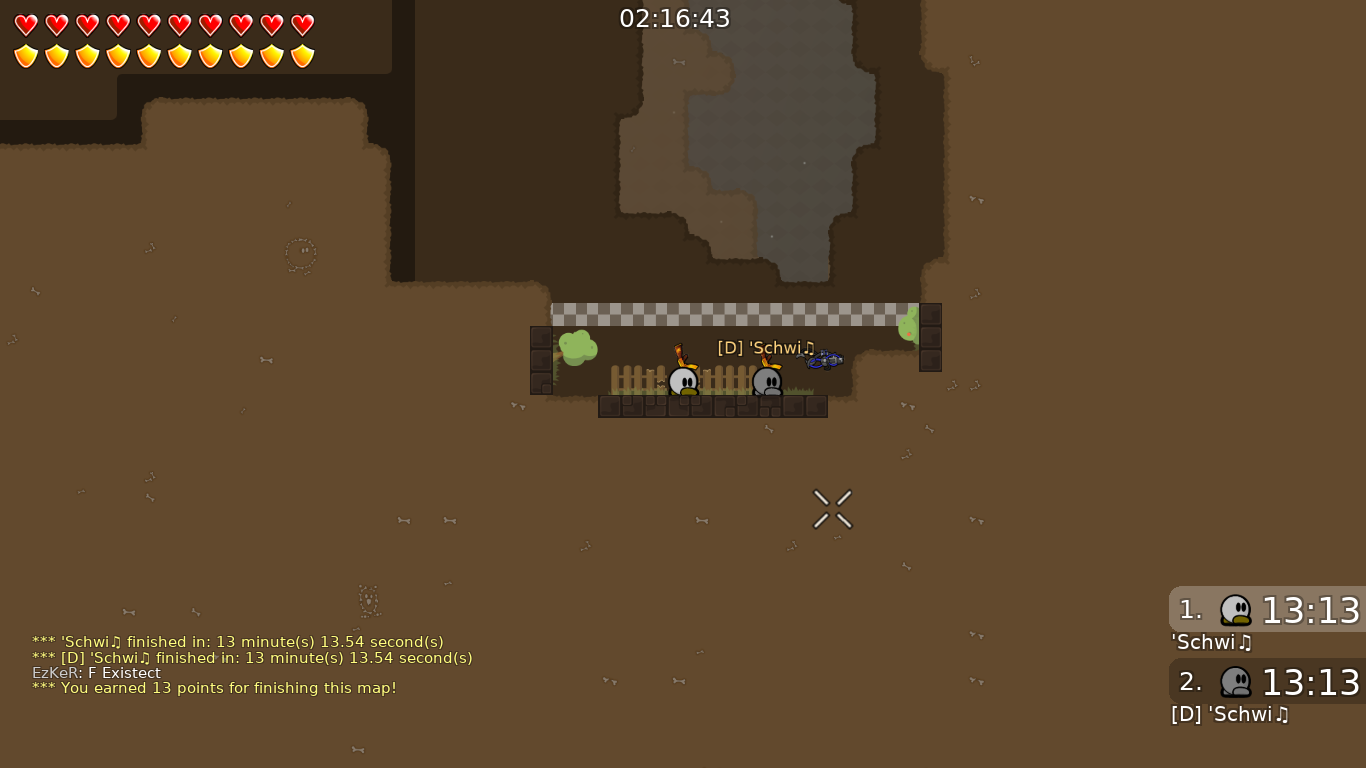Select the last heart on the top row
1366x768 pixels.
(x=302, y=25)
